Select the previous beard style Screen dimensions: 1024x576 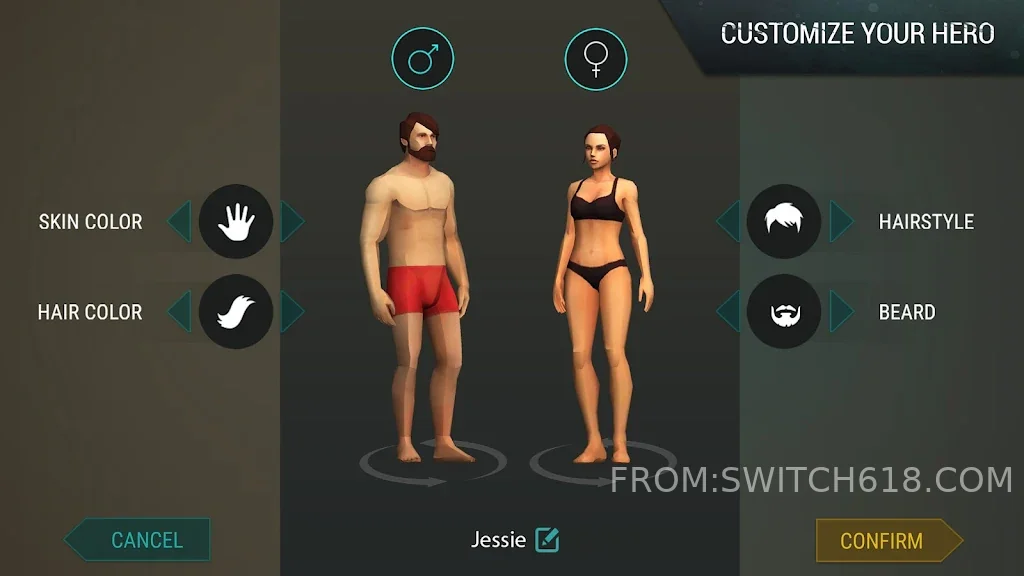point(728,312)
